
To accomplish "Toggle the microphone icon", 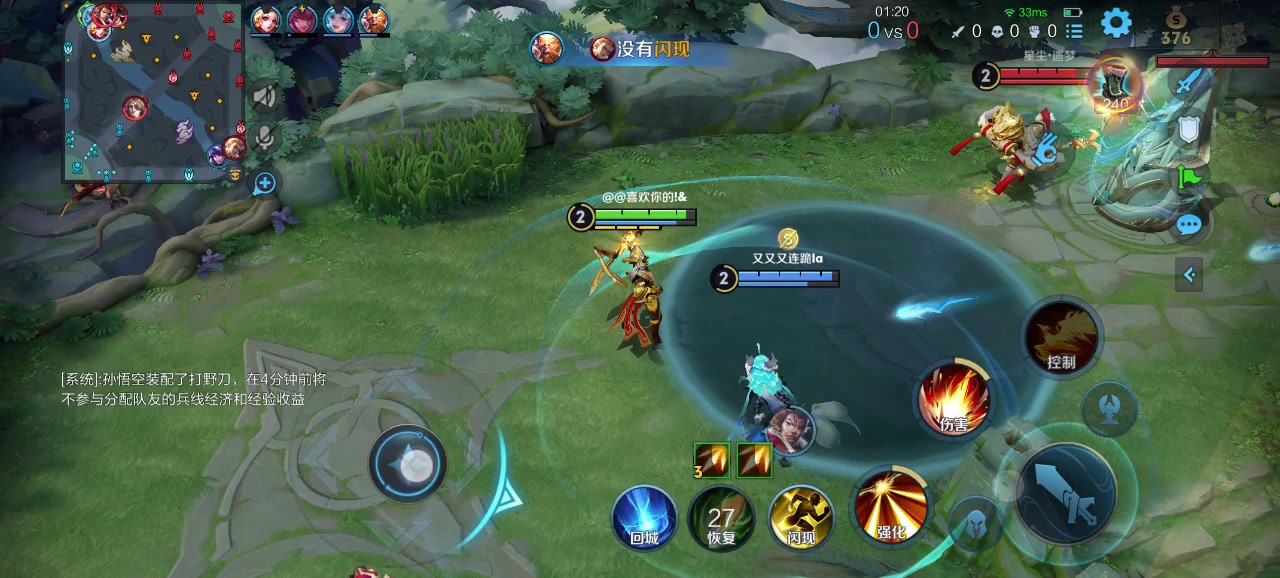I will pyautogui.click(x=264, y=137).
